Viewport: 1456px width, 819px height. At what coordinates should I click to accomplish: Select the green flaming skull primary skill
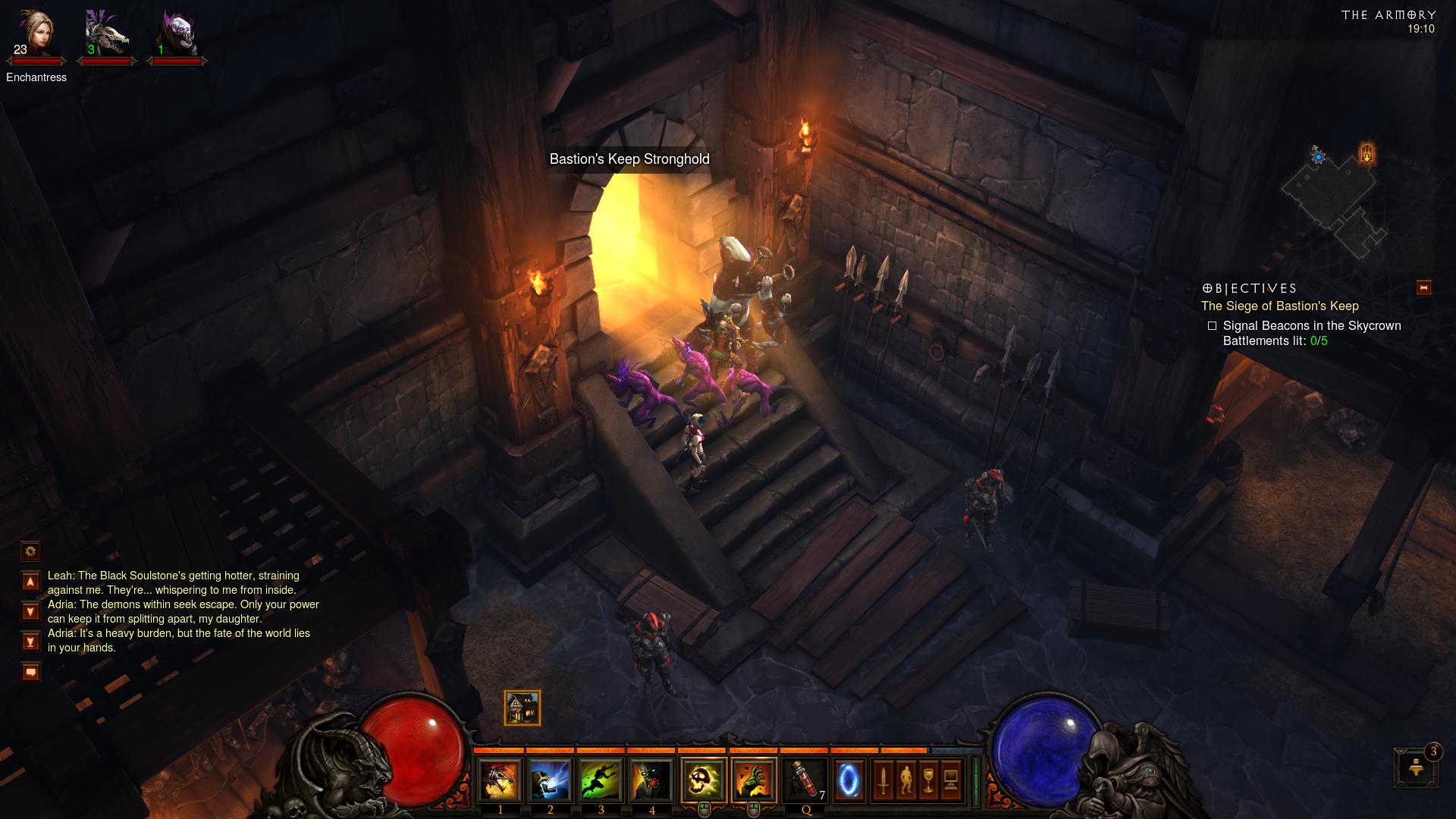pos(703,780)
